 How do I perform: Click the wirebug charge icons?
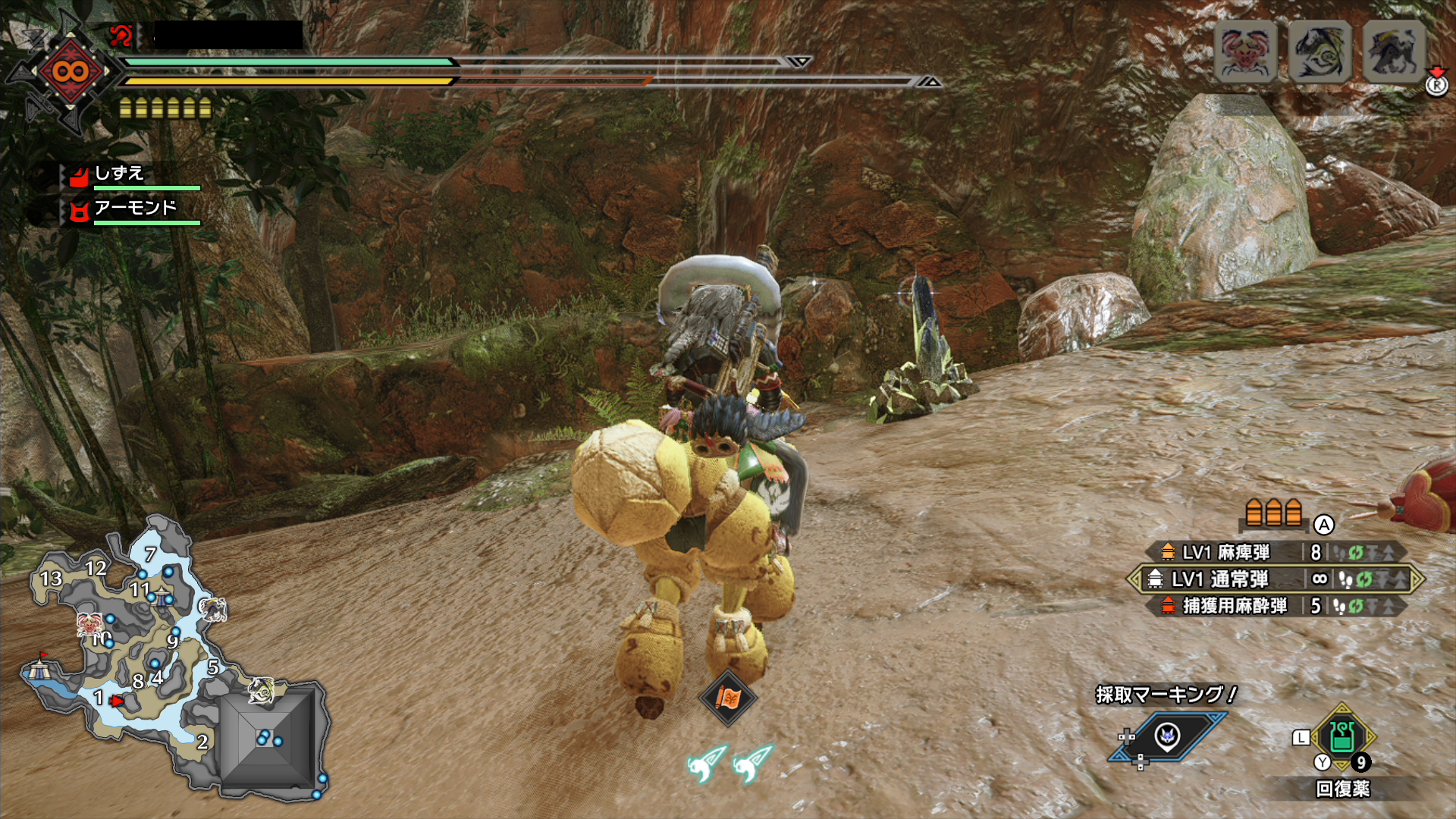(730, 763)
